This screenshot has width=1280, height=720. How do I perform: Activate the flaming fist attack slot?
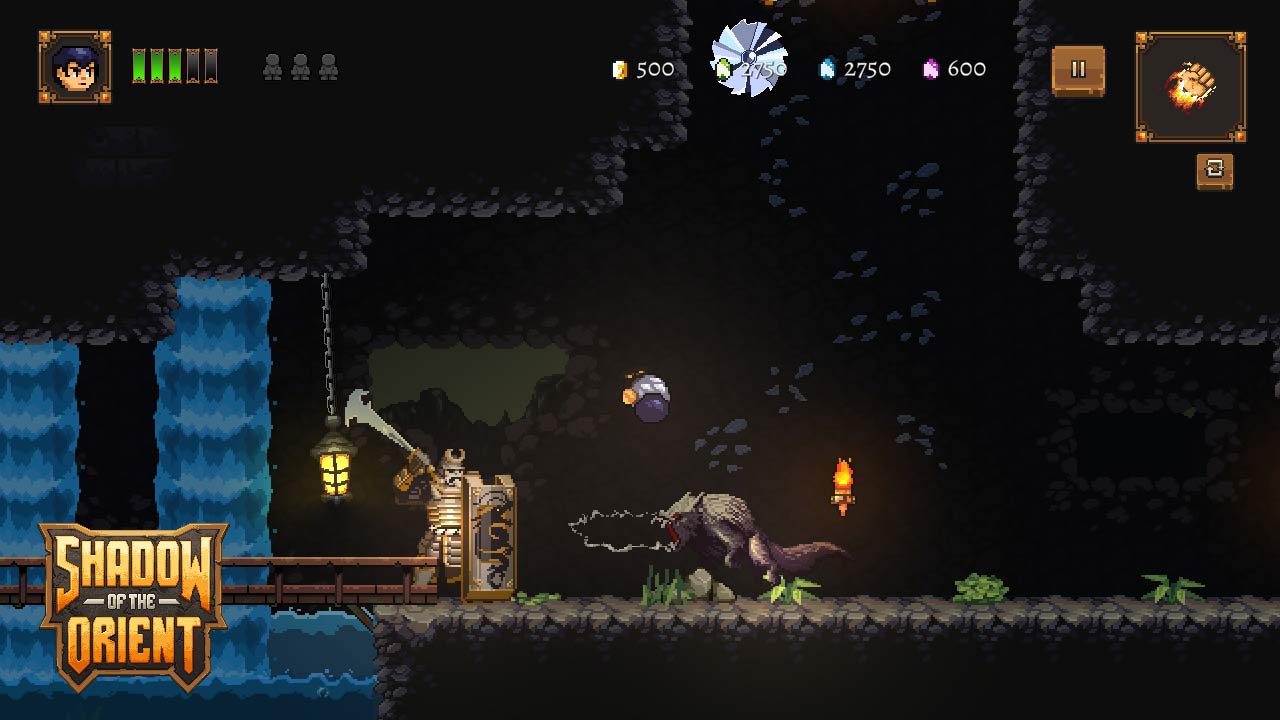(x=1190, y=87)
